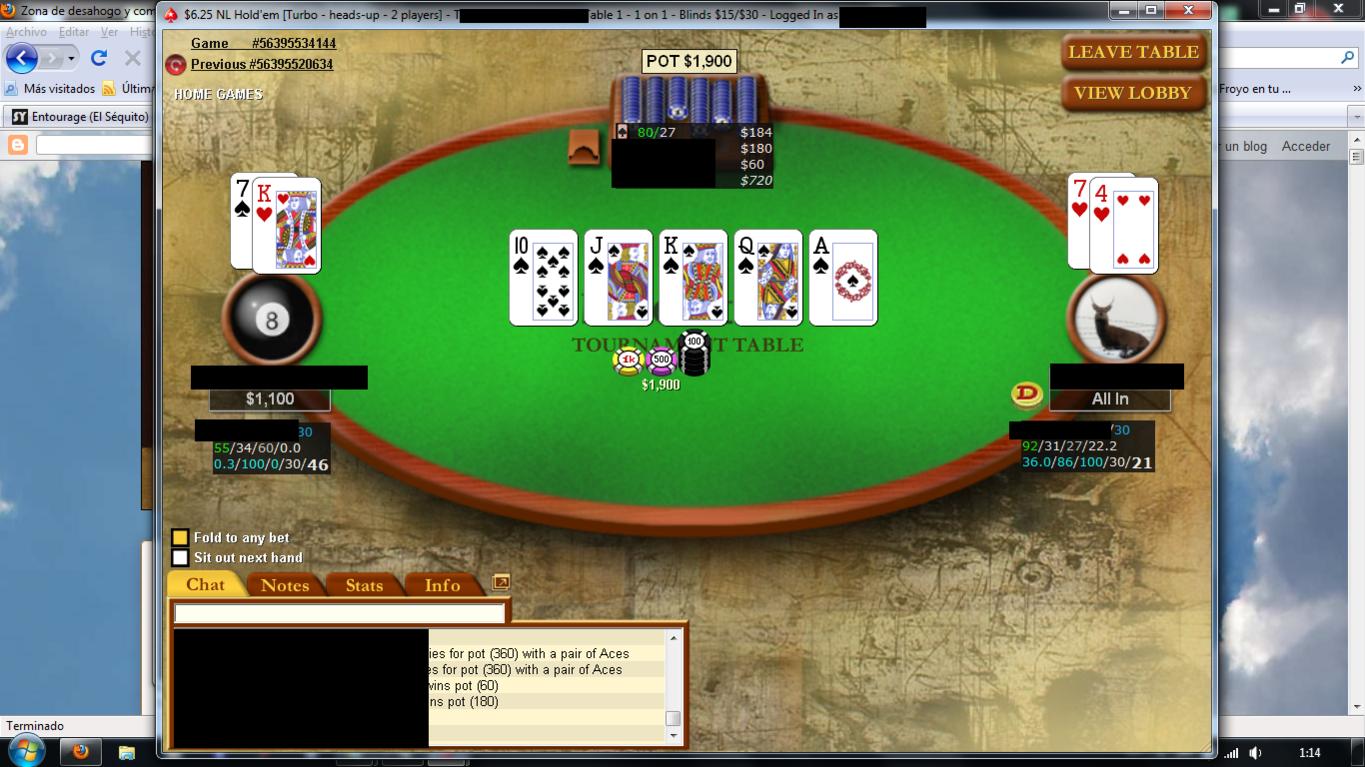
Task: Minimize the poker table window
Action: [x=1124, y=10]
